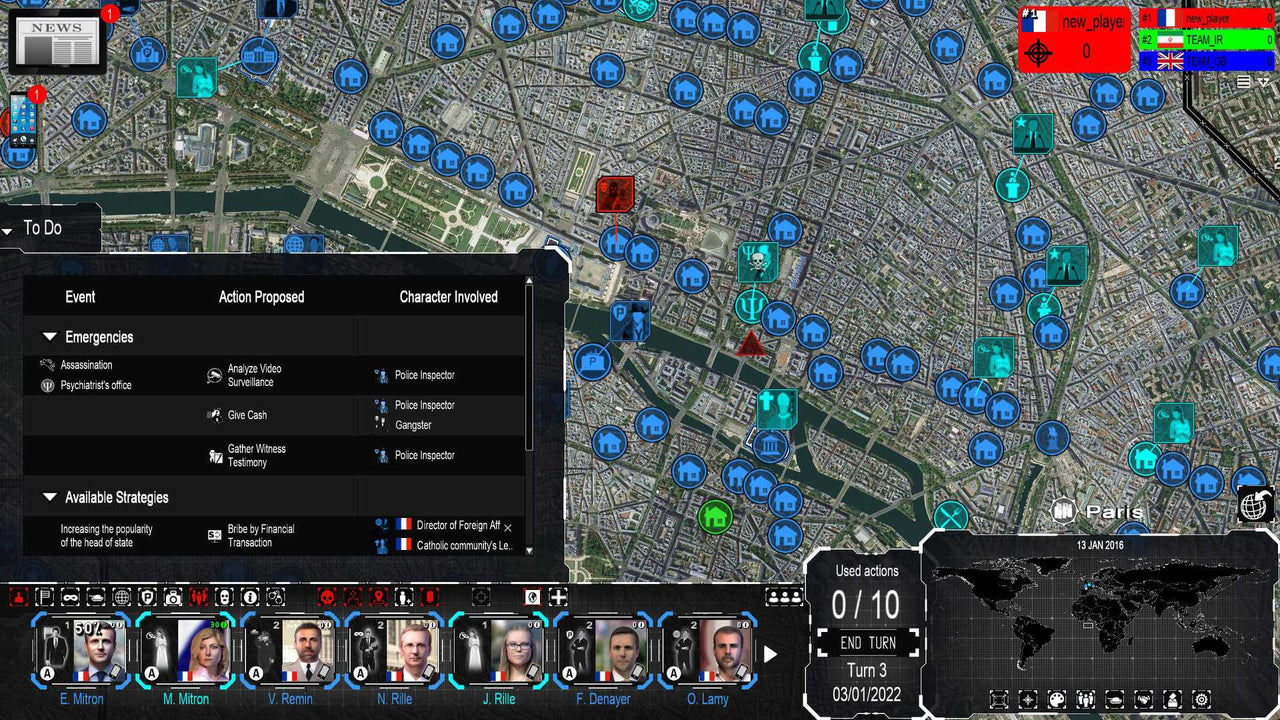The height and width of the screenshot is (720, 1280).
Task: Open the NEWS newspaper panel top left
Action: [x=57, y=42]
